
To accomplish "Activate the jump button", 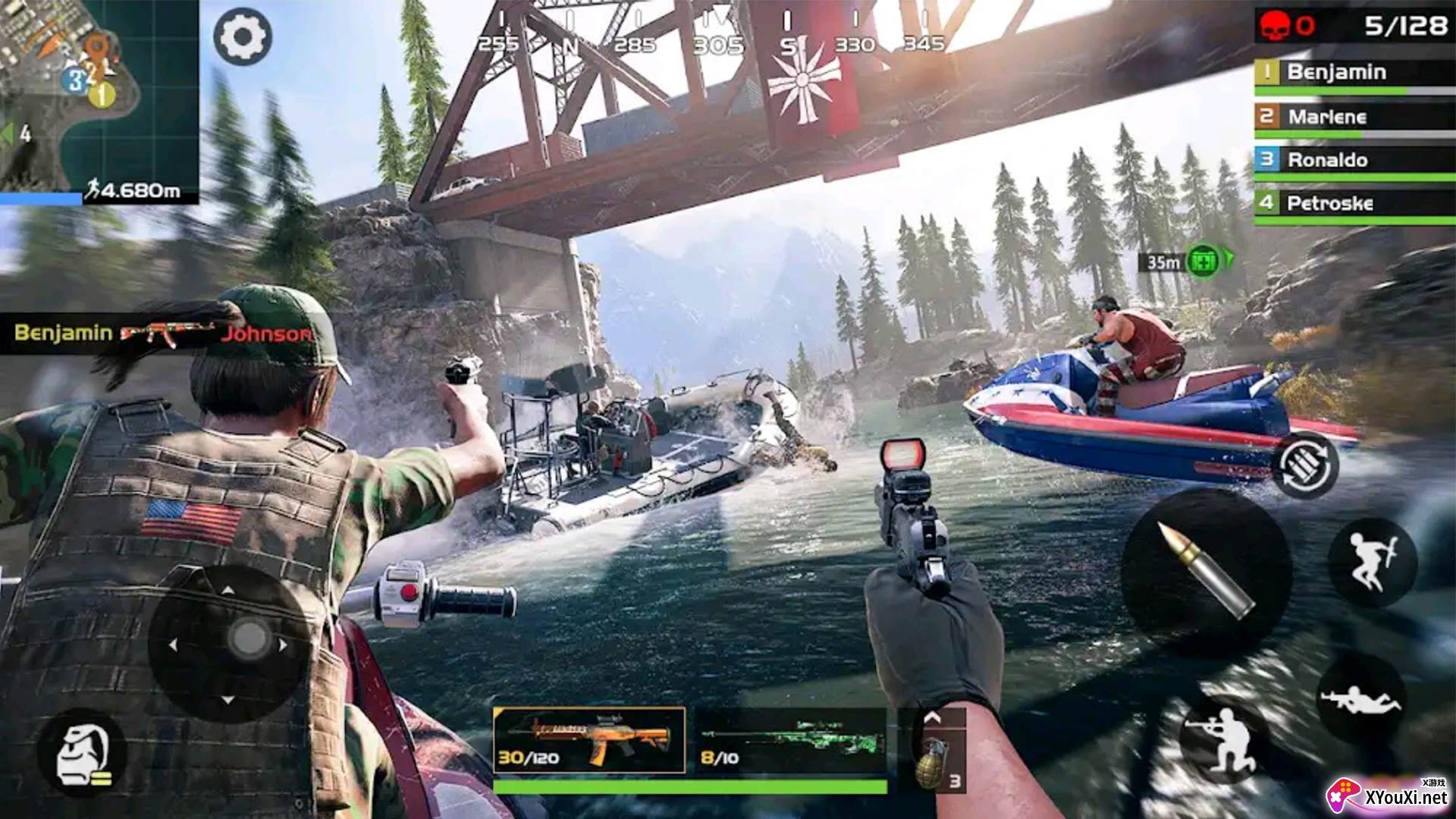I will pos(1373,563).
